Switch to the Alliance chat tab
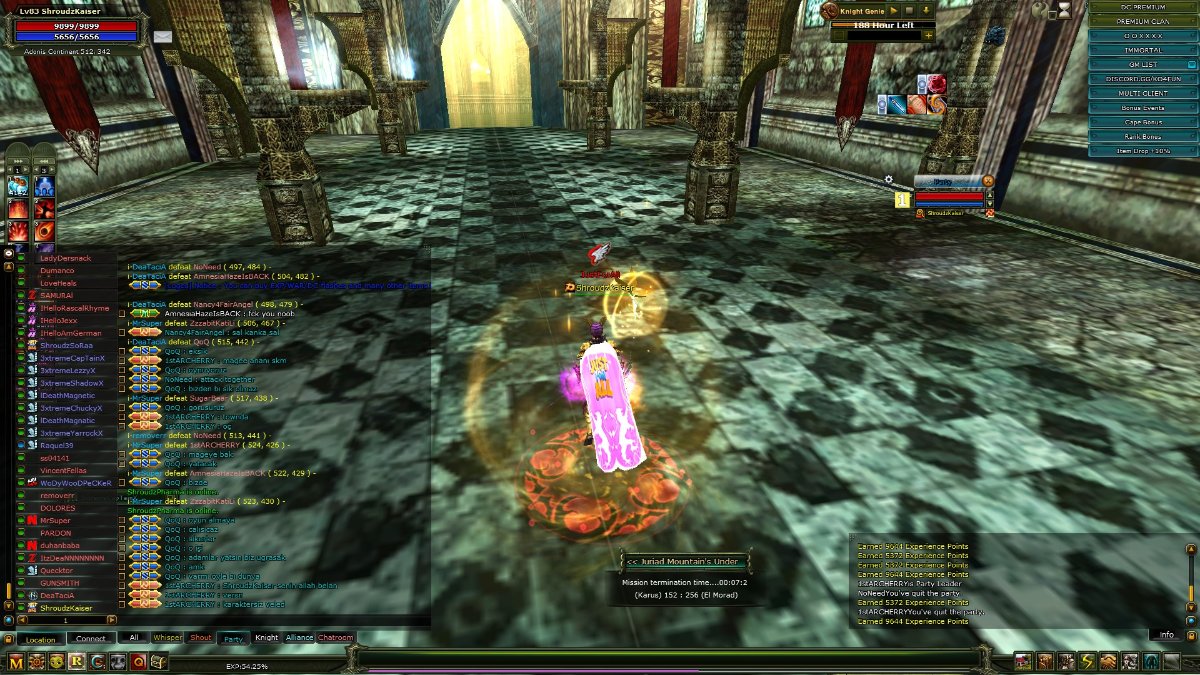Screen dimensions: 1200x675 click(x=299, y=637)
